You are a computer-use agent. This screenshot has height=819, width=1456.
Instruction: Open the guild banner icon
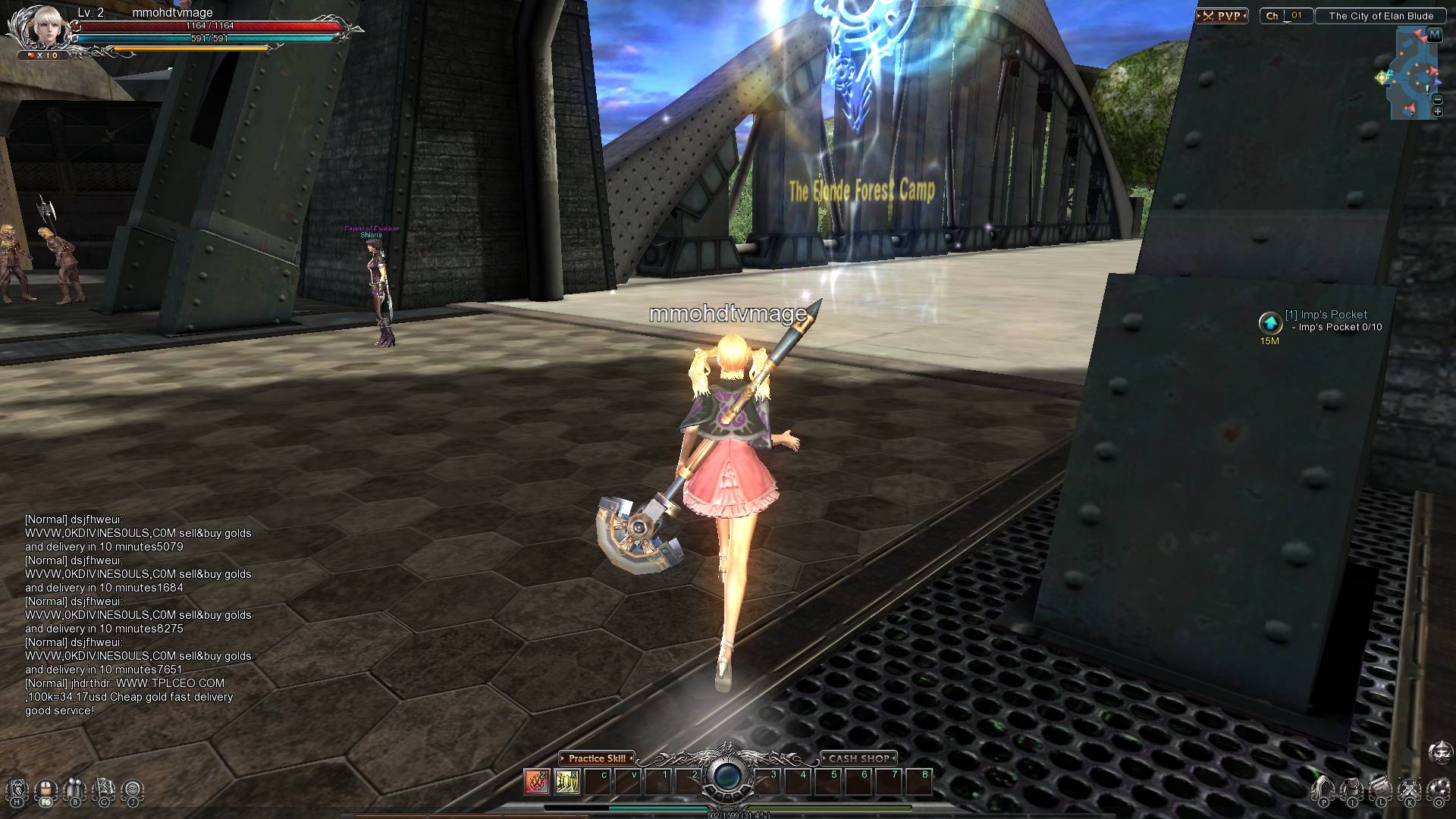pos(103,790)
